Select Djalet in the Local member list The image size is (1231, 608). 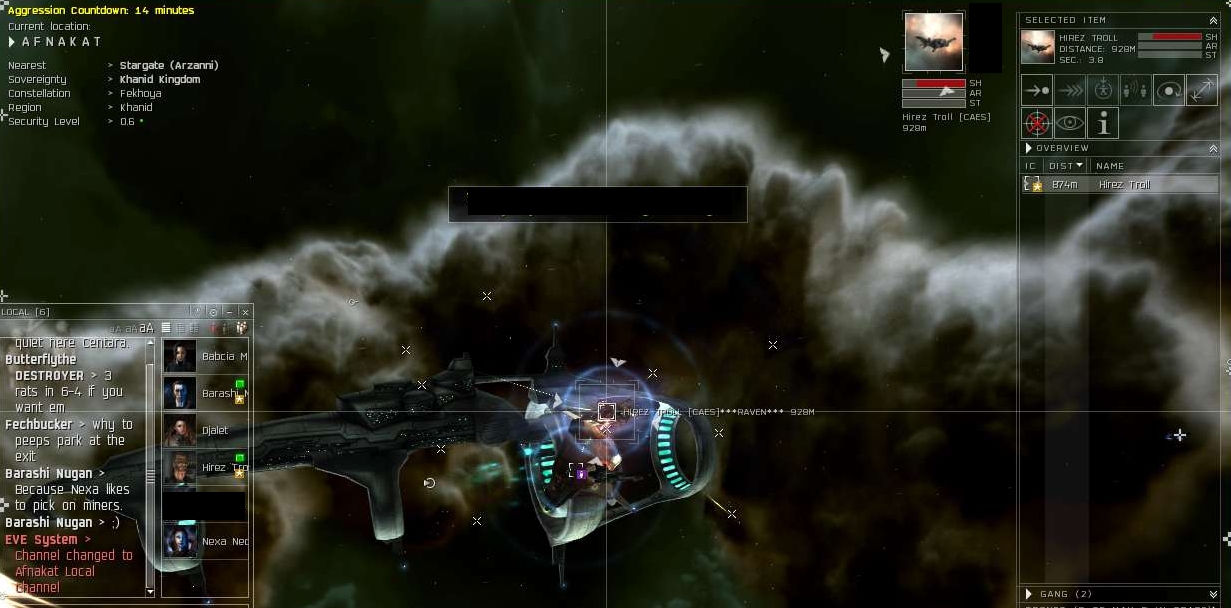pos(205,430)
